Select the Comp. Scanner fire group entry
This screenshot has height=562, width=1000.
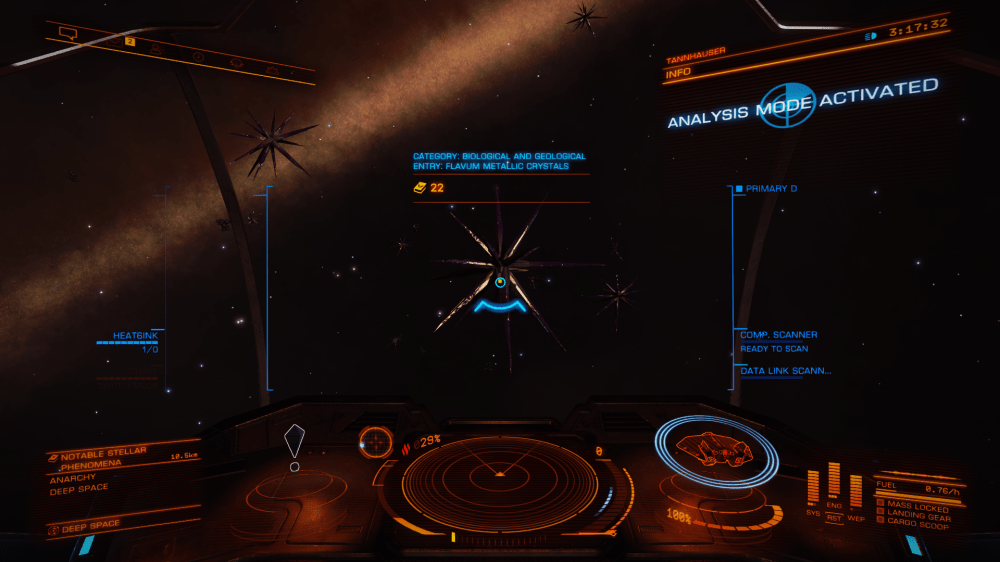tap(778, 335)
